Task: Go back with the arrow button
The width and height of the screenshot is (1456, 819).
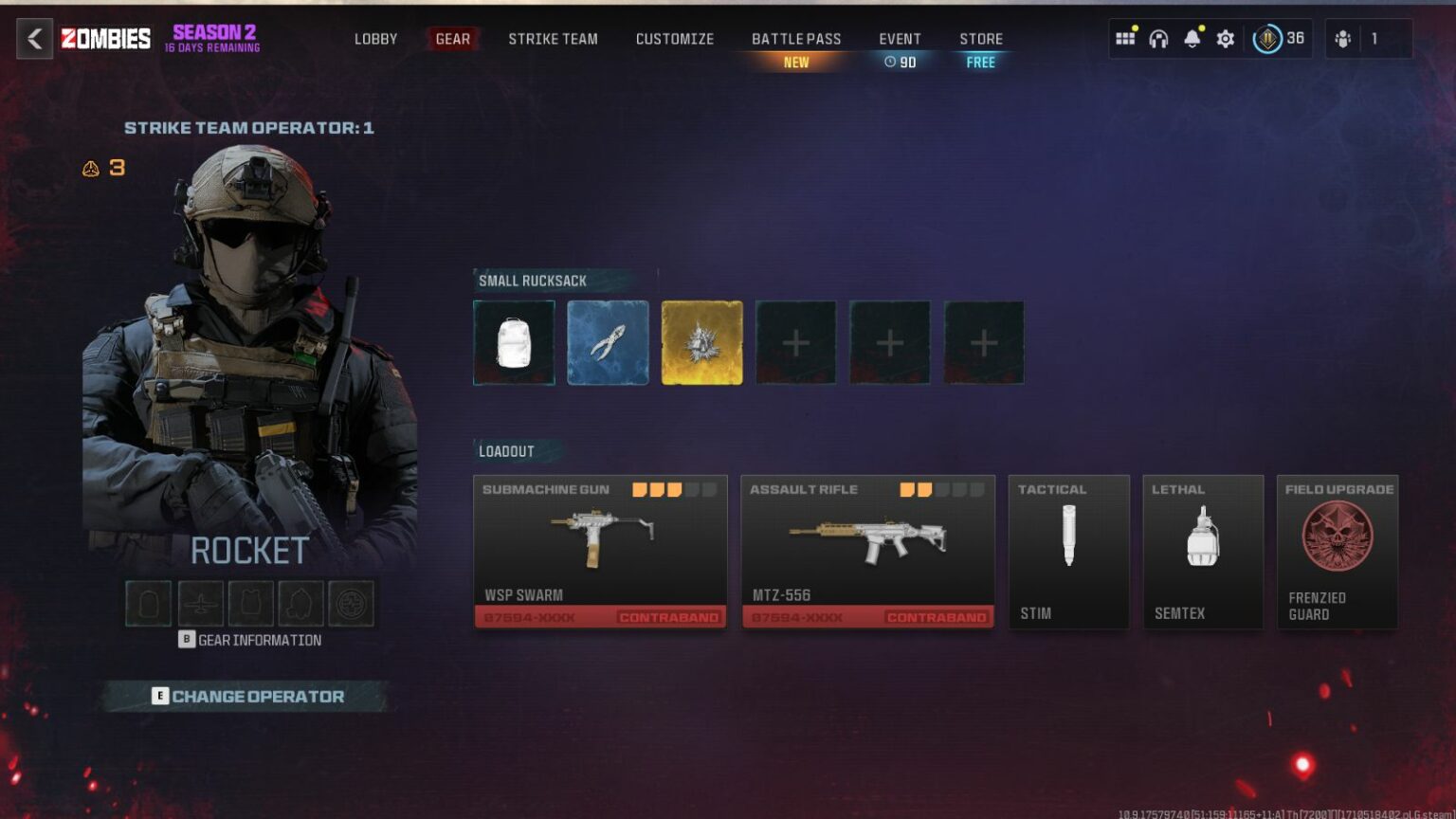Action: click(x=35, y=39)
